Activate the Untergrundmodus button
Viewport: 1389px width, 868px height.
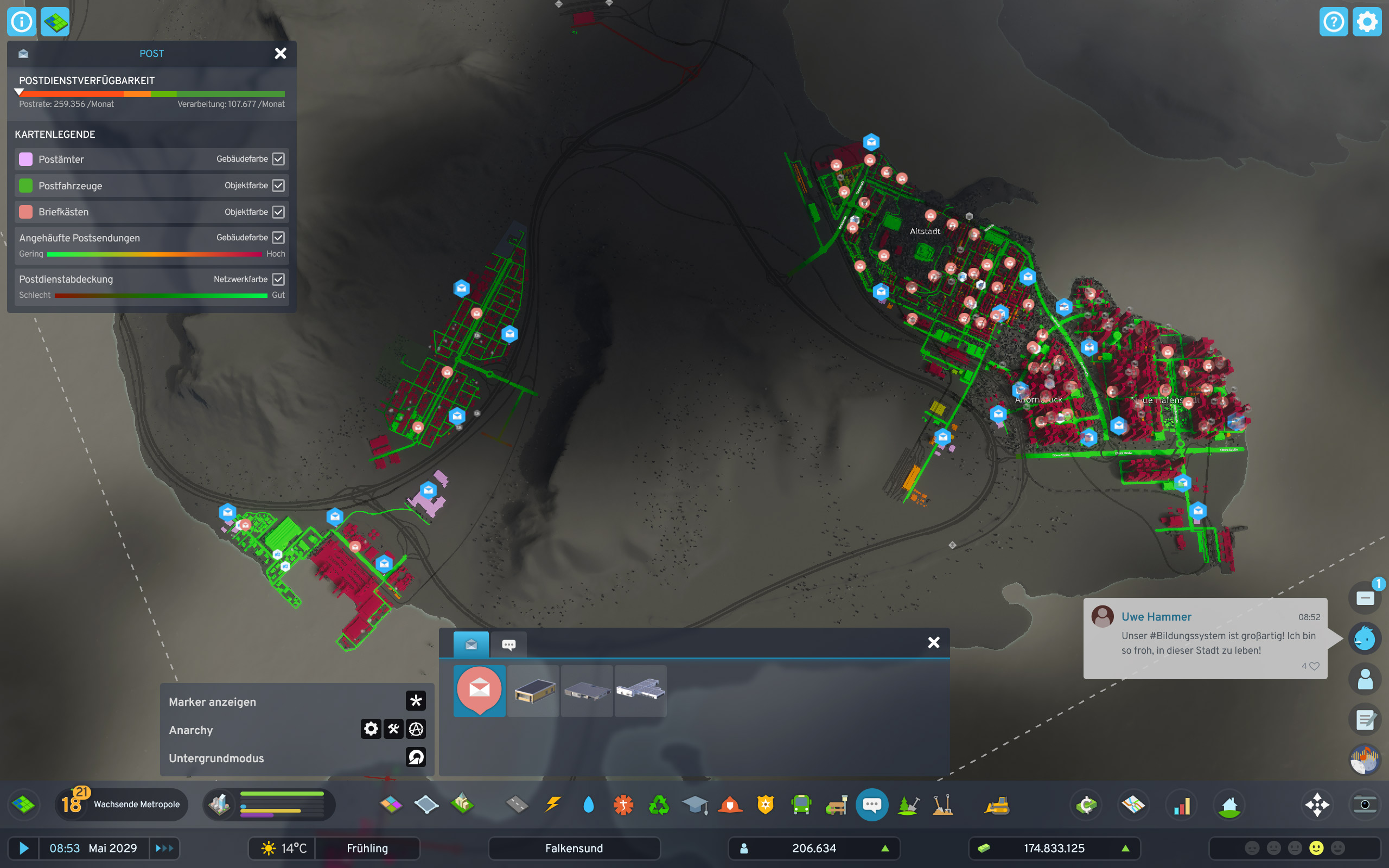pyautogui.click(x=416, y=758)
